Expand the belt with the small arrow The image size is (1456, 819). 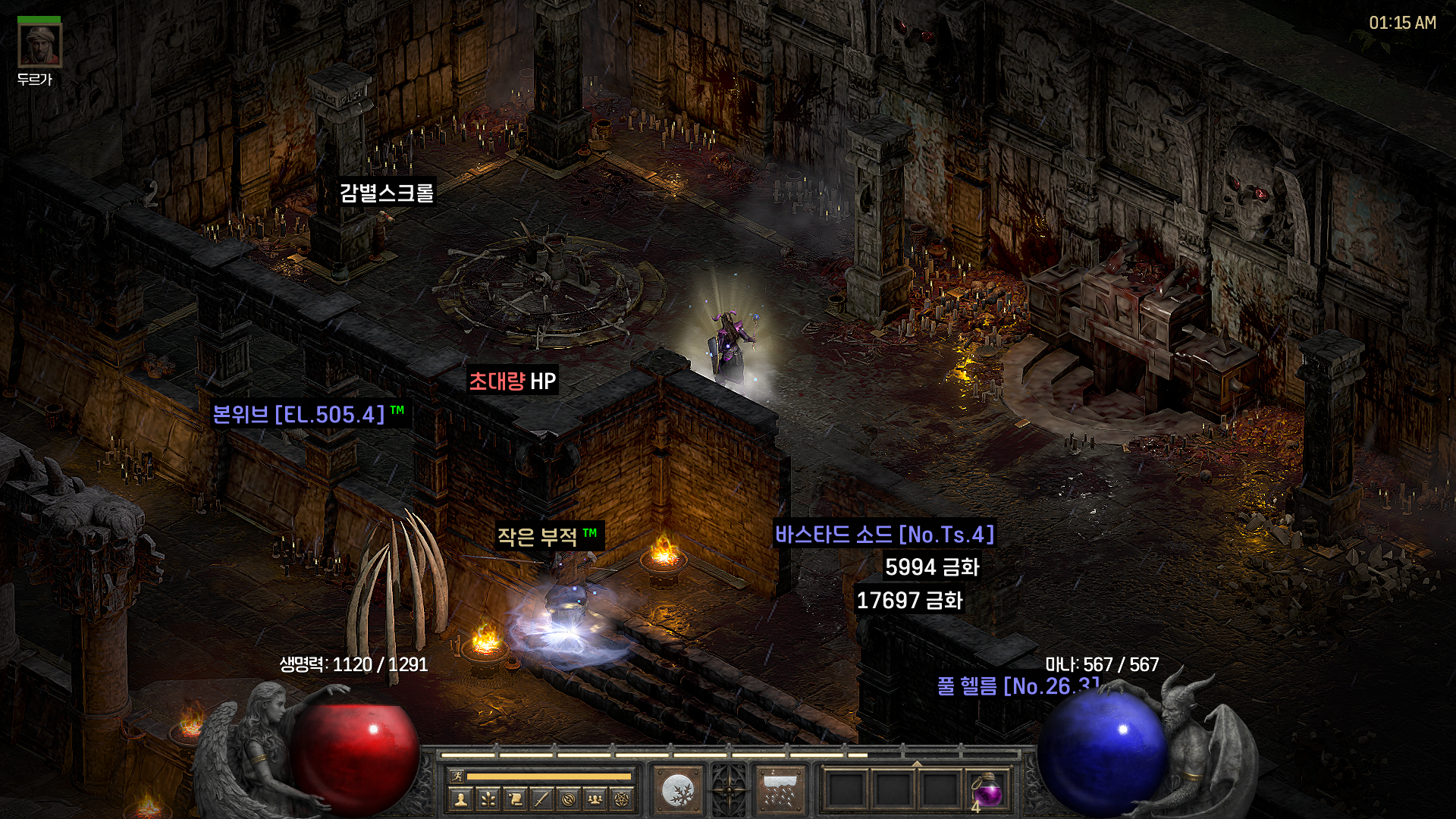[x=917, y=764]
